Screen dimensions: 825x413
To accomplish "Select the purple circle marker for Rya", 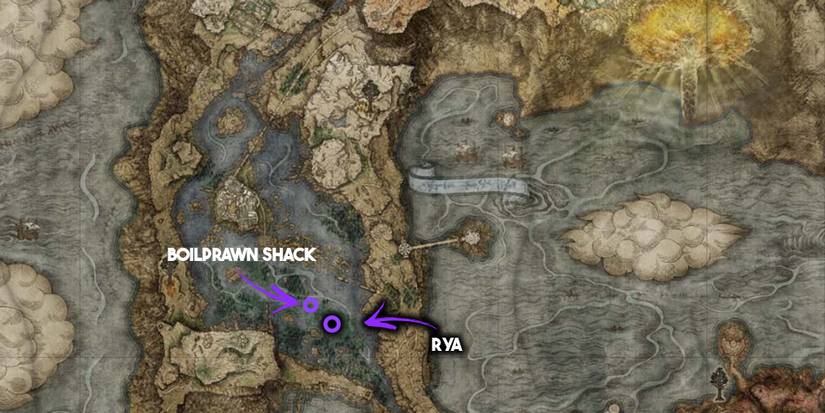I will pyautogui.click(x=331, y=323).
